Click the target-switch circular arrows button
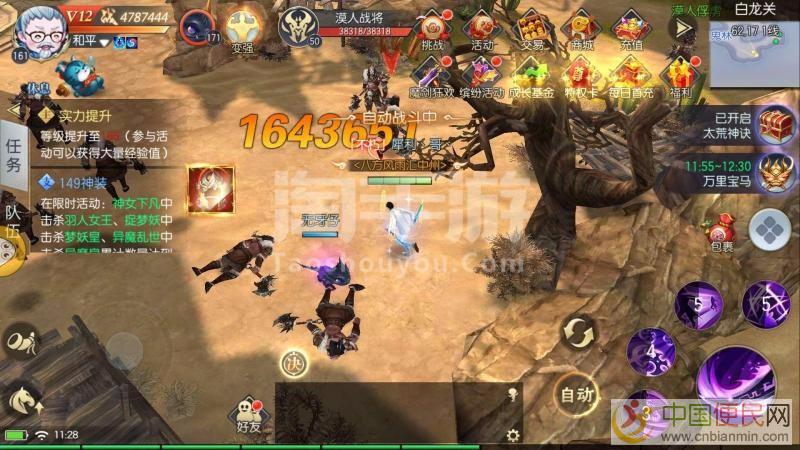Screen dimensions: 800x450 tap(577, 330)
